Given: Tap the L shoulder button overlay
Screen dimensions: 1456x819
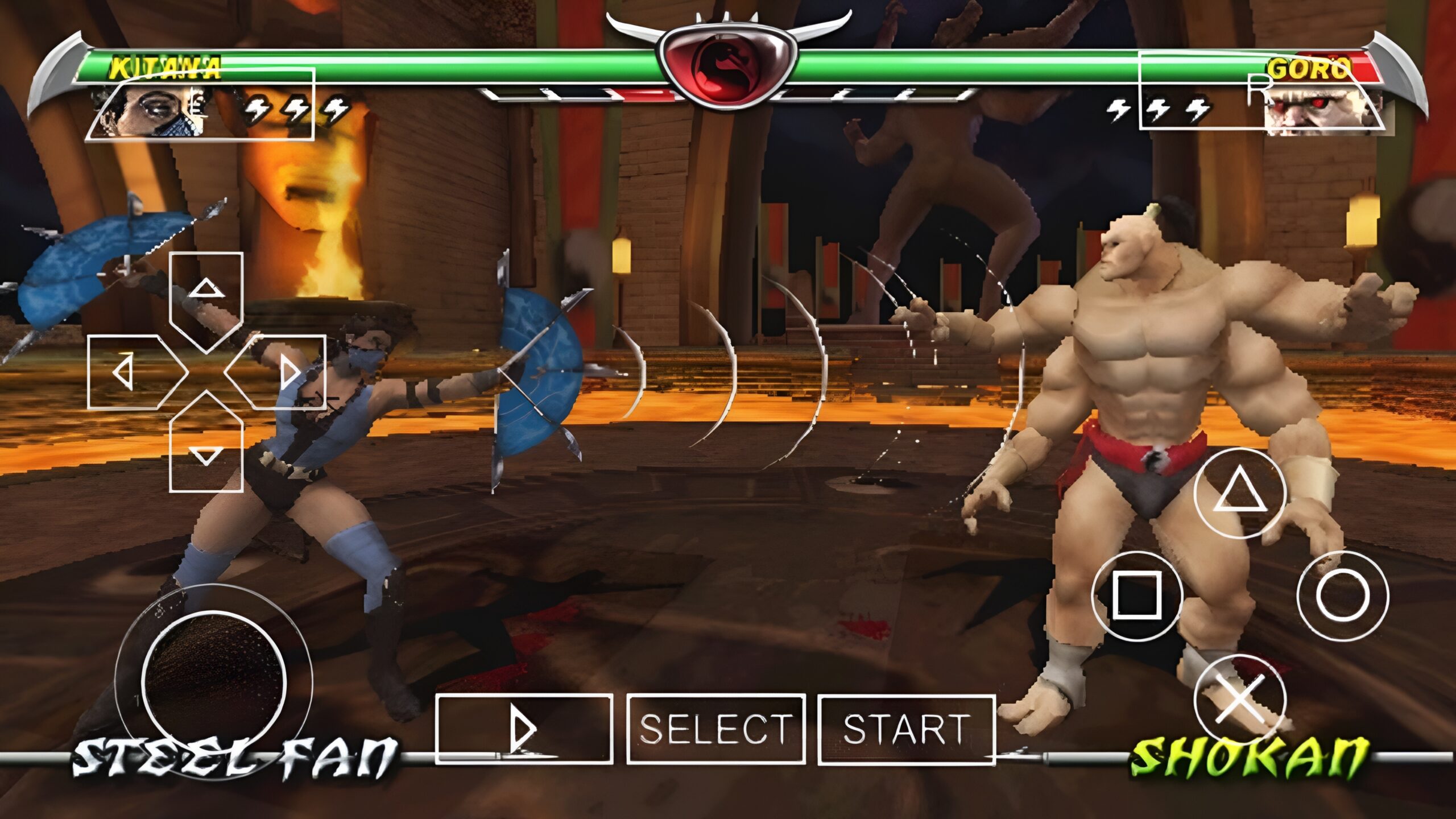Looking at the screenshot, I should [200, 104].
